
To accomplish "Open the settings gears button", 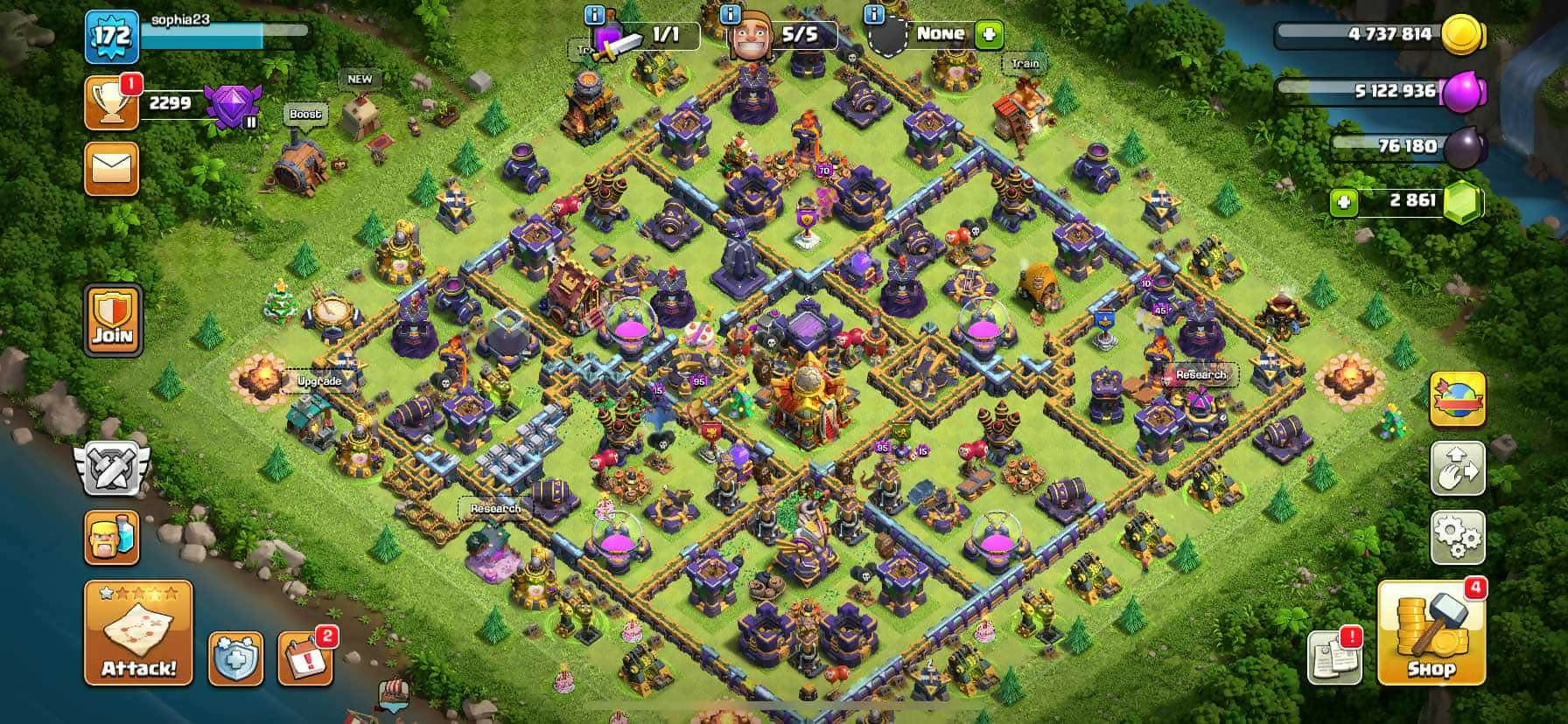I will pos(1457,536).
